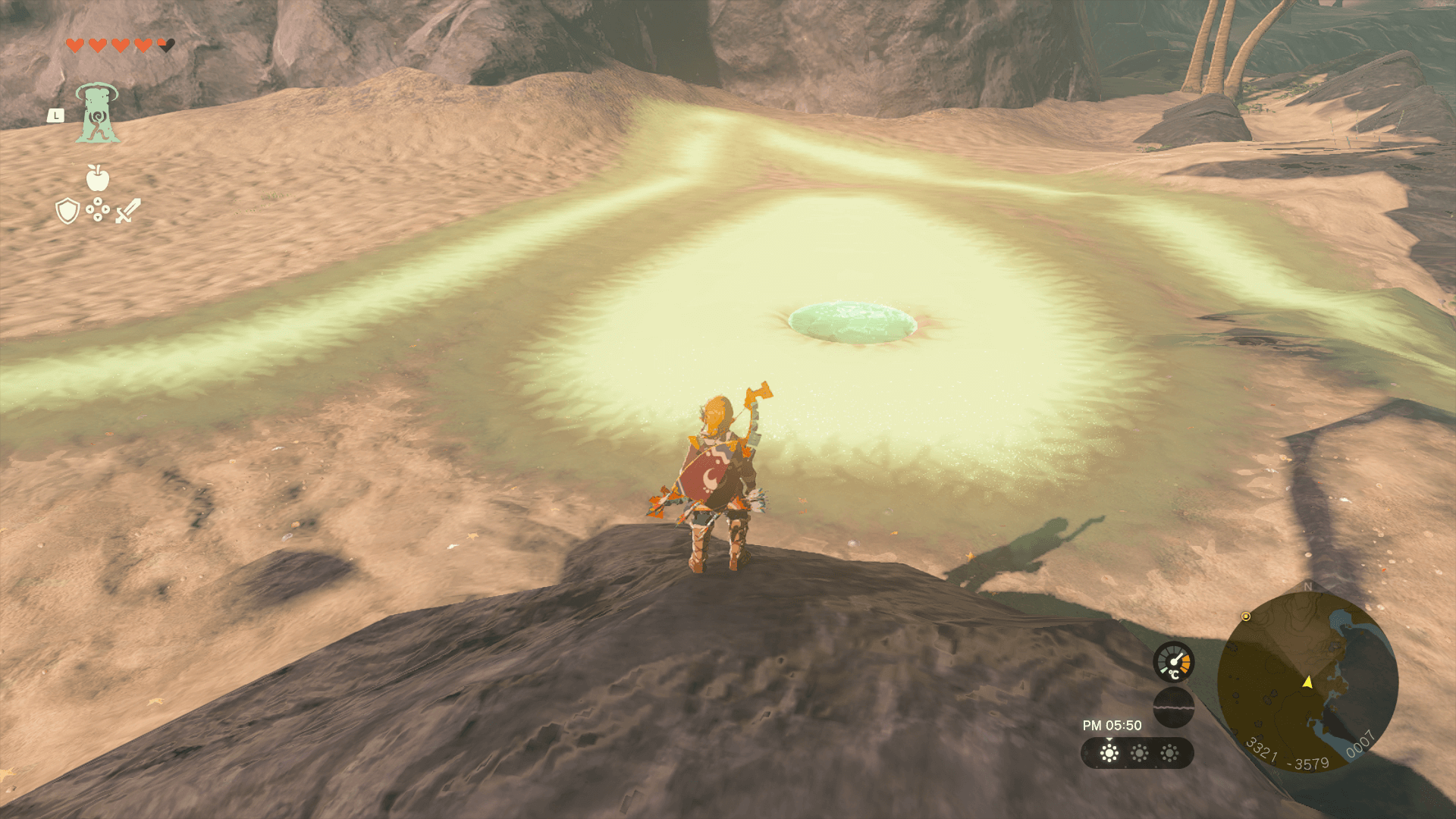Click the yellow marker on the minimap edge
1456x819 pixels.
point(1246,617)
